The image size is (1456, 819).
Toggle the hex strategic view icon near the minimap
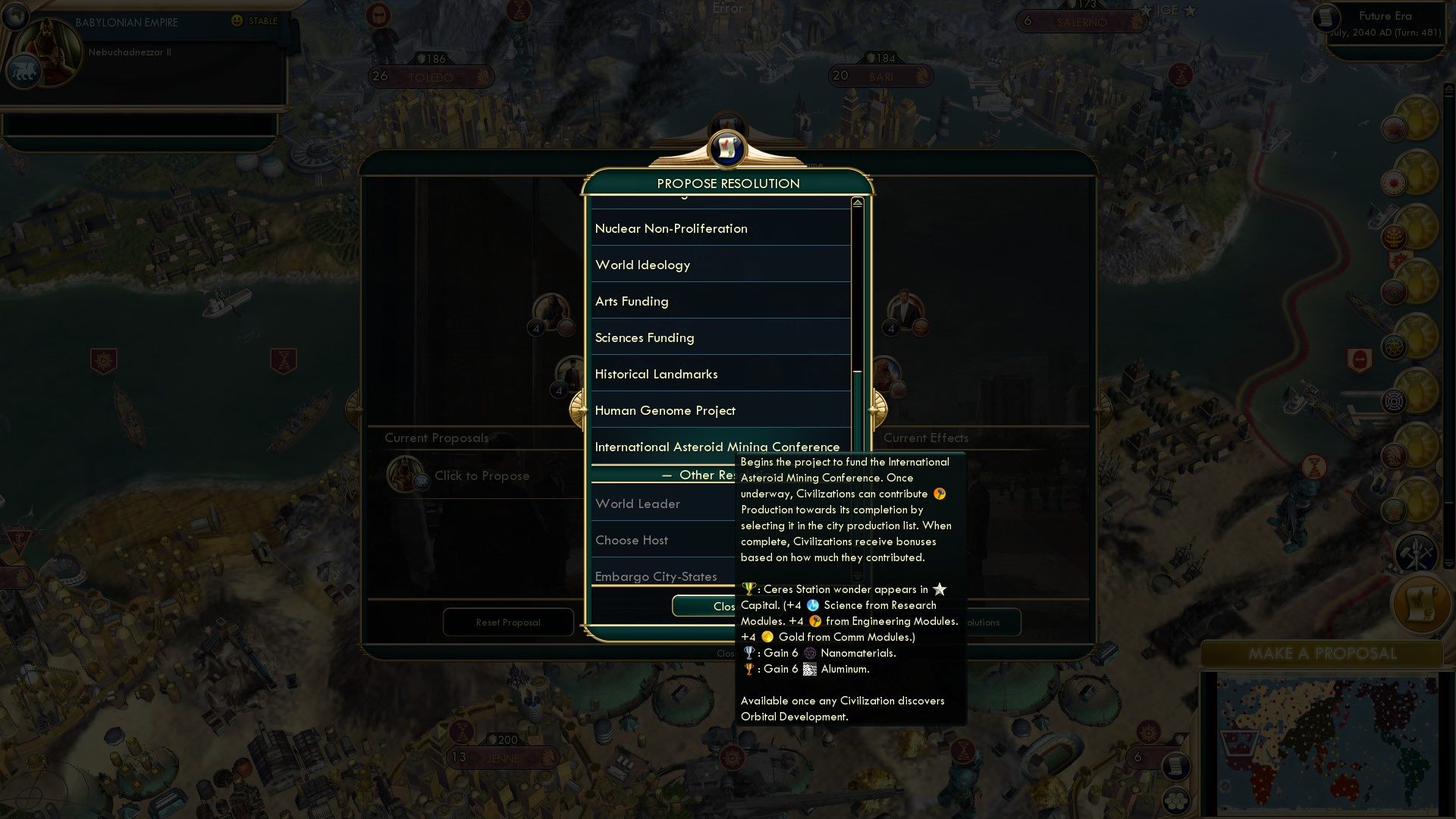(x=1176, y=801)
